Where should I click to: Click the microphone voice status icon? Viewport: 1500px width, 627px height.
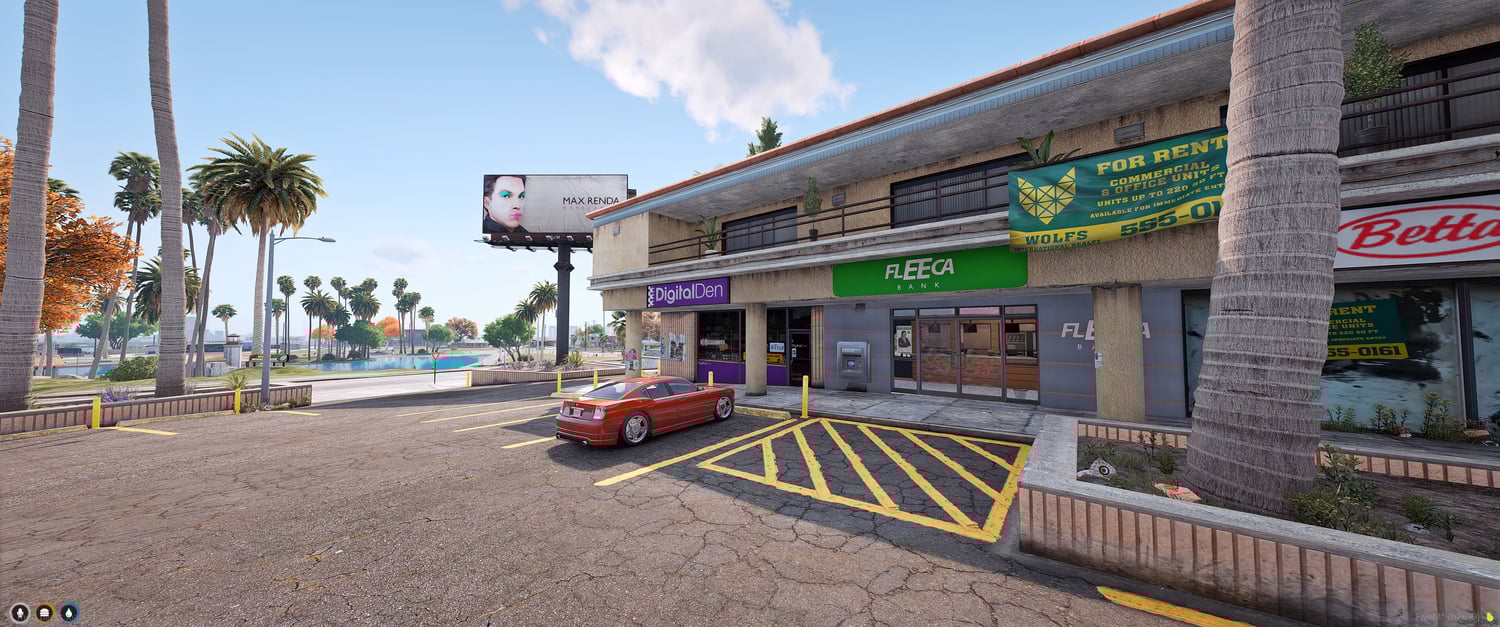point(19,612)
